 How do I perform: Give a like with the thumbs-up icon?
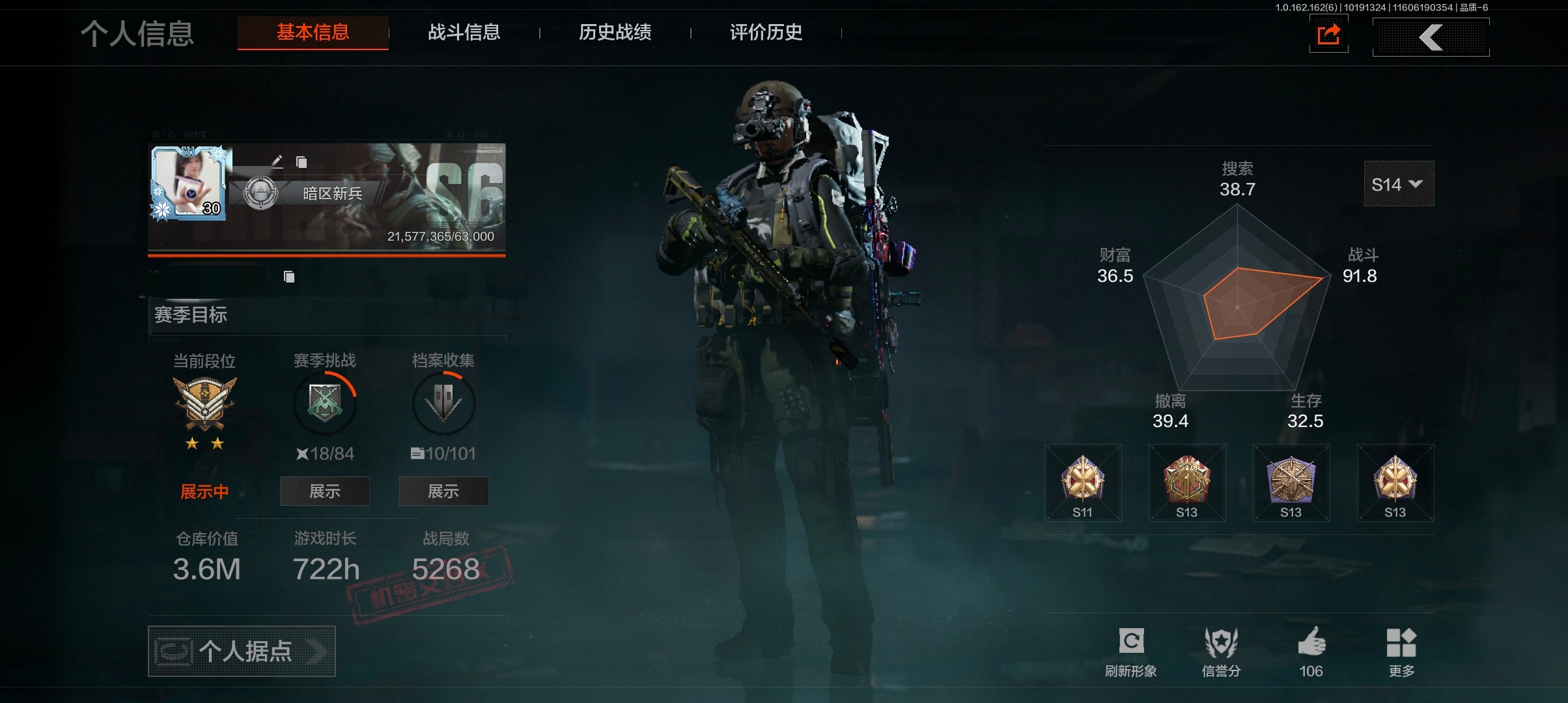(x=1311, y=652)
